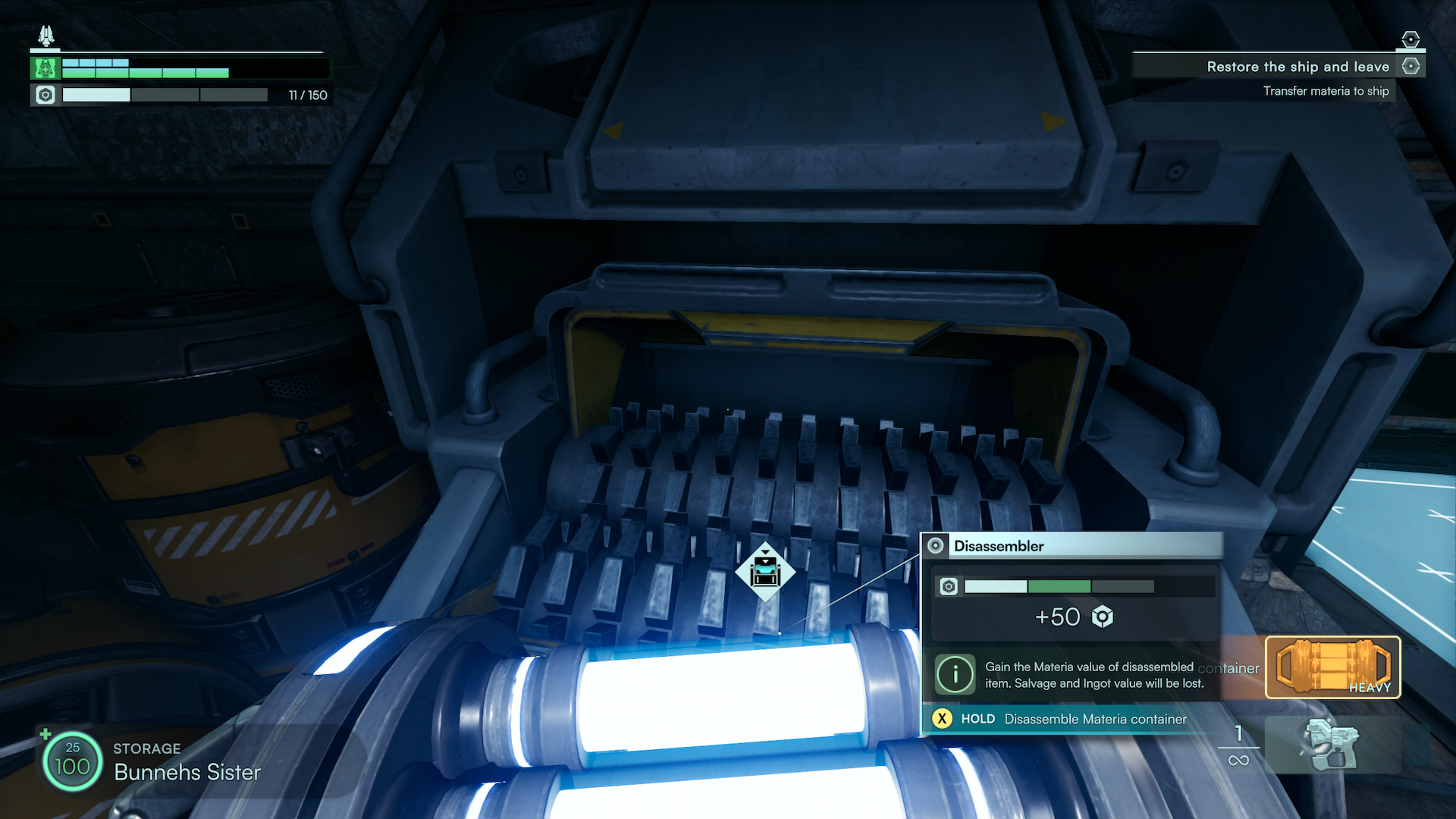The width and height of the screenshot is (1456, 819).
Task: Open the Bunnehs Sister storage panel
Action: (x=187, y=762)
